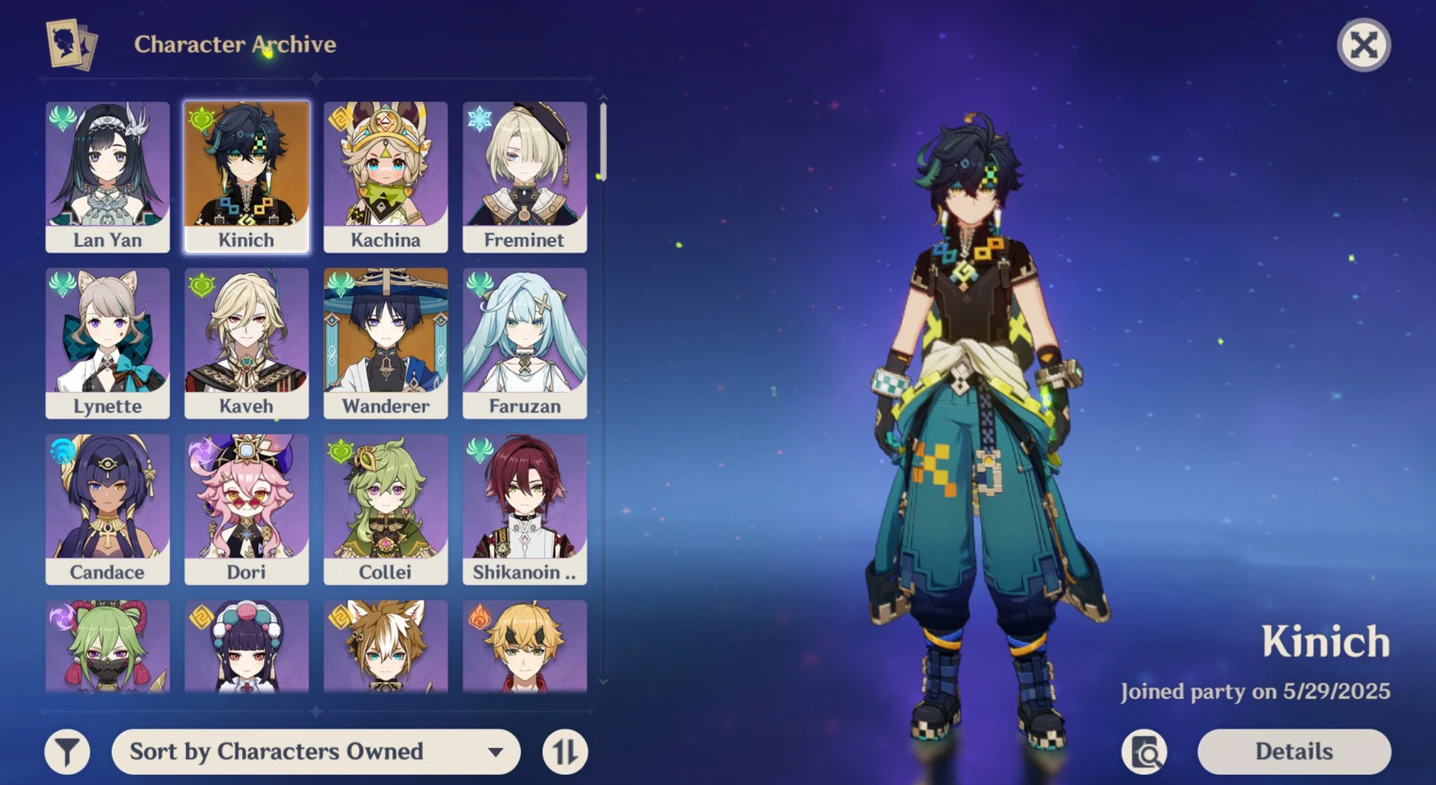1436x785 pixels.
Task: Close the Character Archive screen
Action: pyautogui.click(x=1363, y=45)
